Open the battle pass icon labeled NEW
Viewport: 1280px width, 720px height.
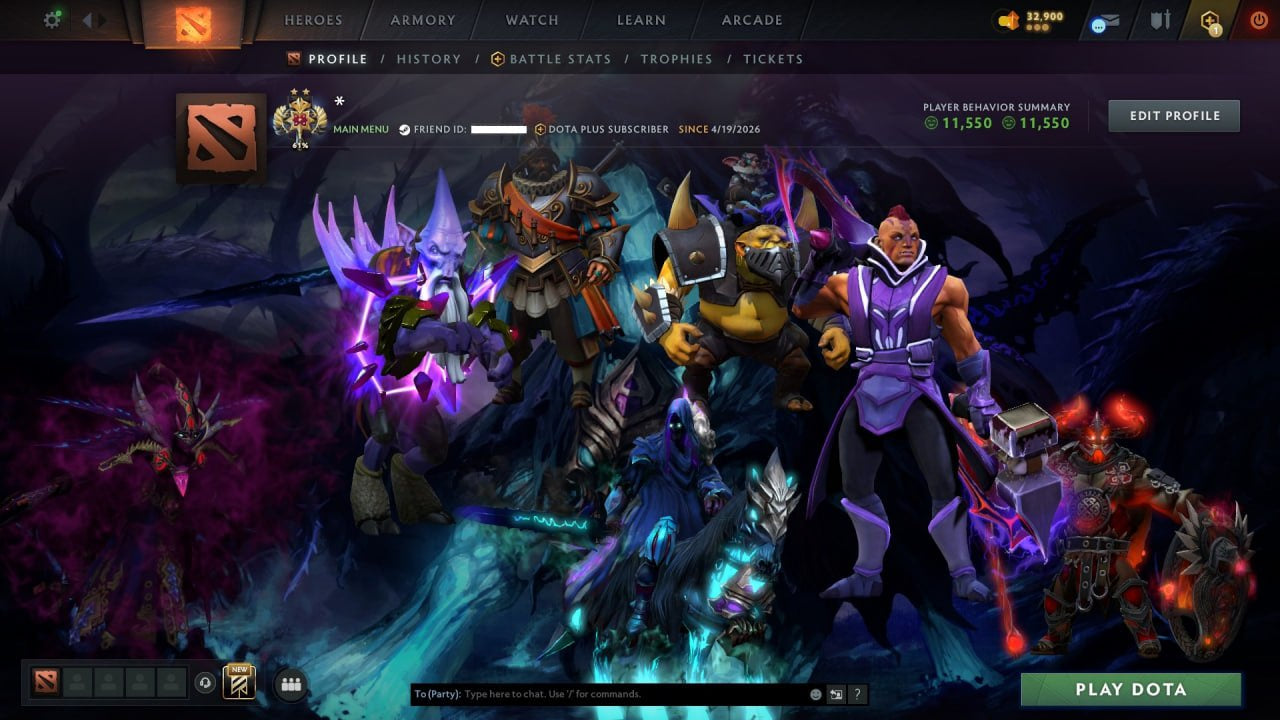tap(238, 681)
